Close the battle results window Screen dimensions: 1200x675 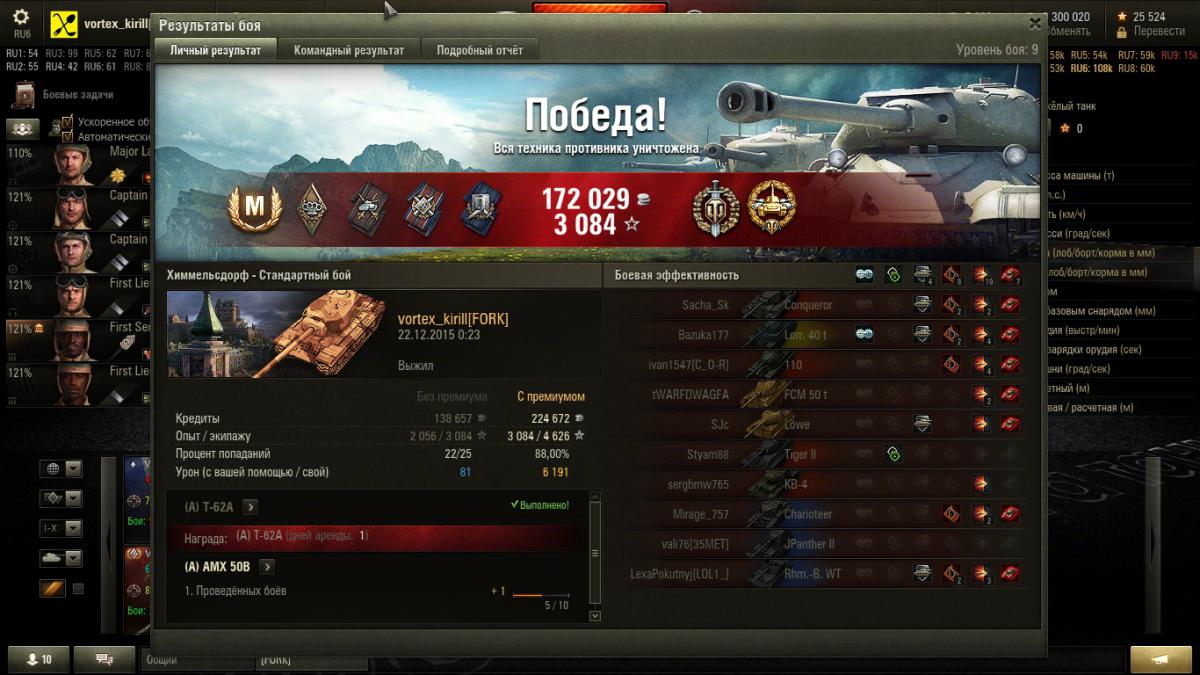[1034, 24]
